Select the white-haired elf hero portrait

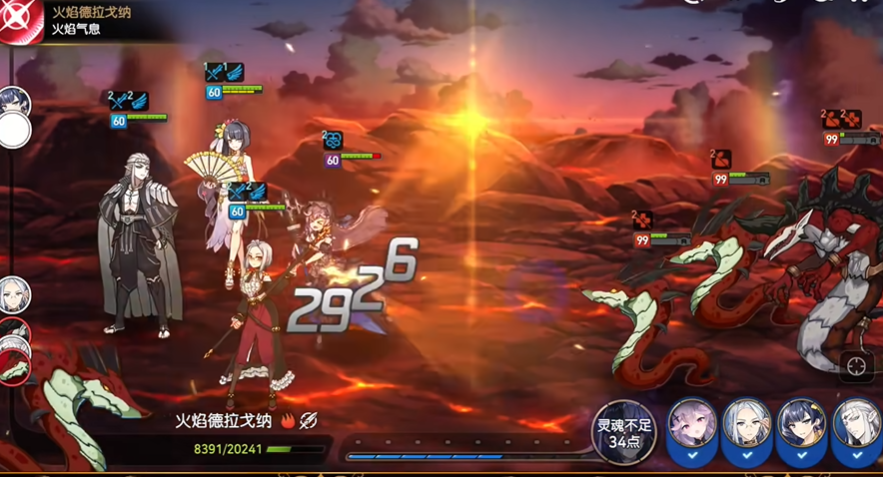(x=856, y=424)
